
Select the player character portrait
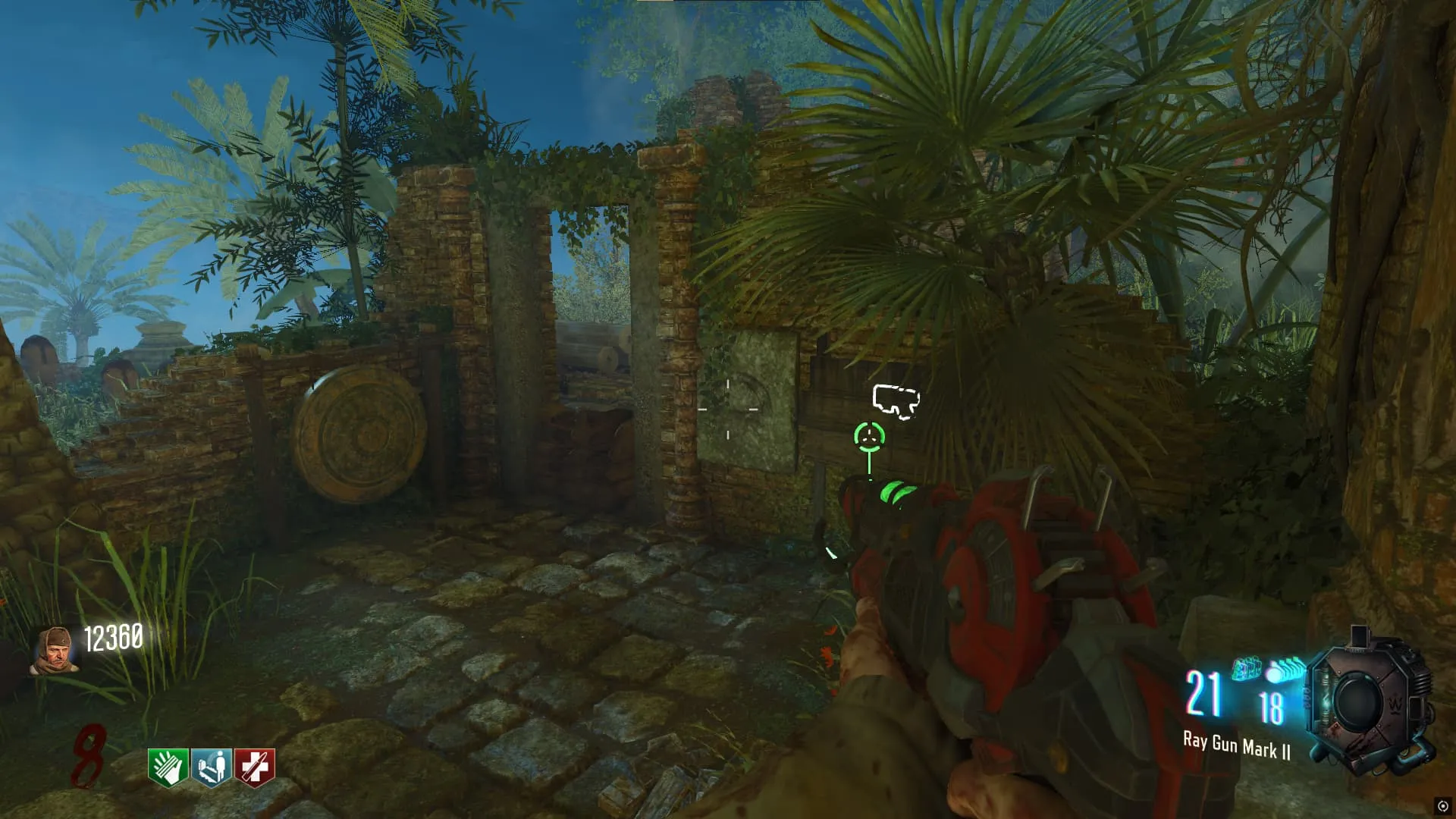[x=55, y=650]
